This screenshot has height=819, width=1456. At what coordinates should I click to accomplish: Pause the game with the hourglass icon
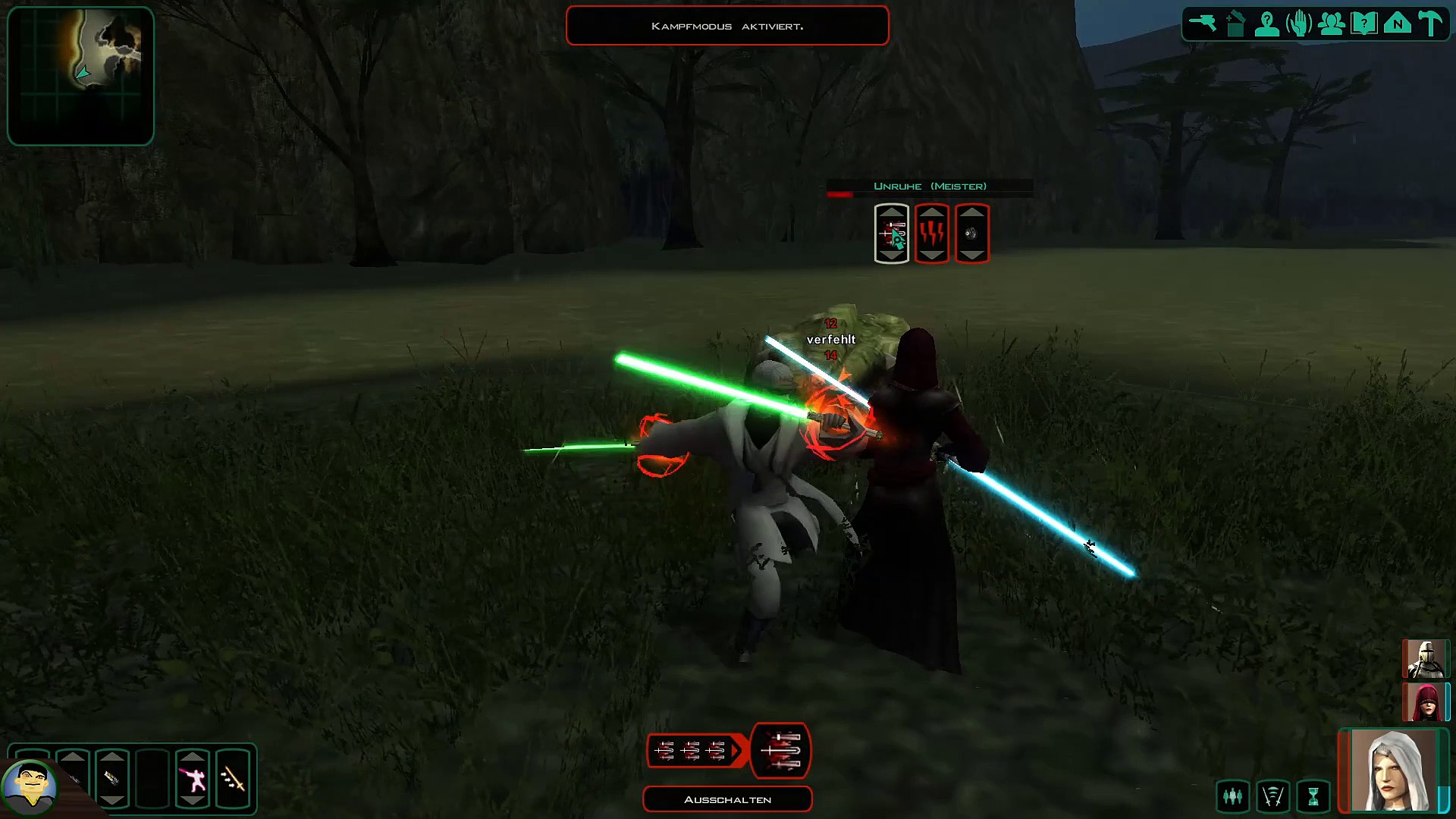1313,796
